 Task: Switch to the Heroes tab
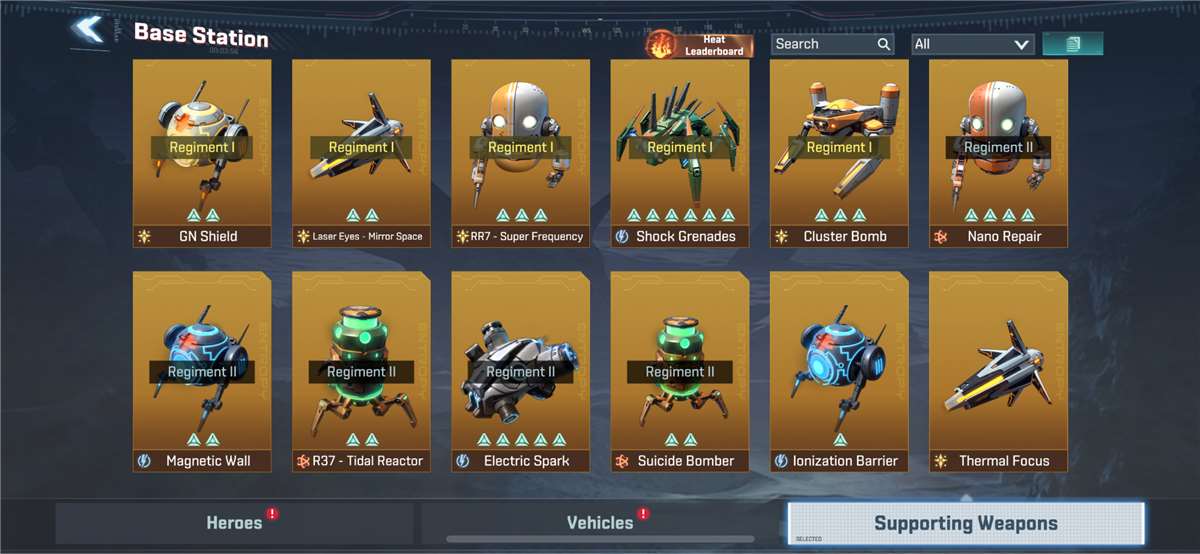coord(234,523)
